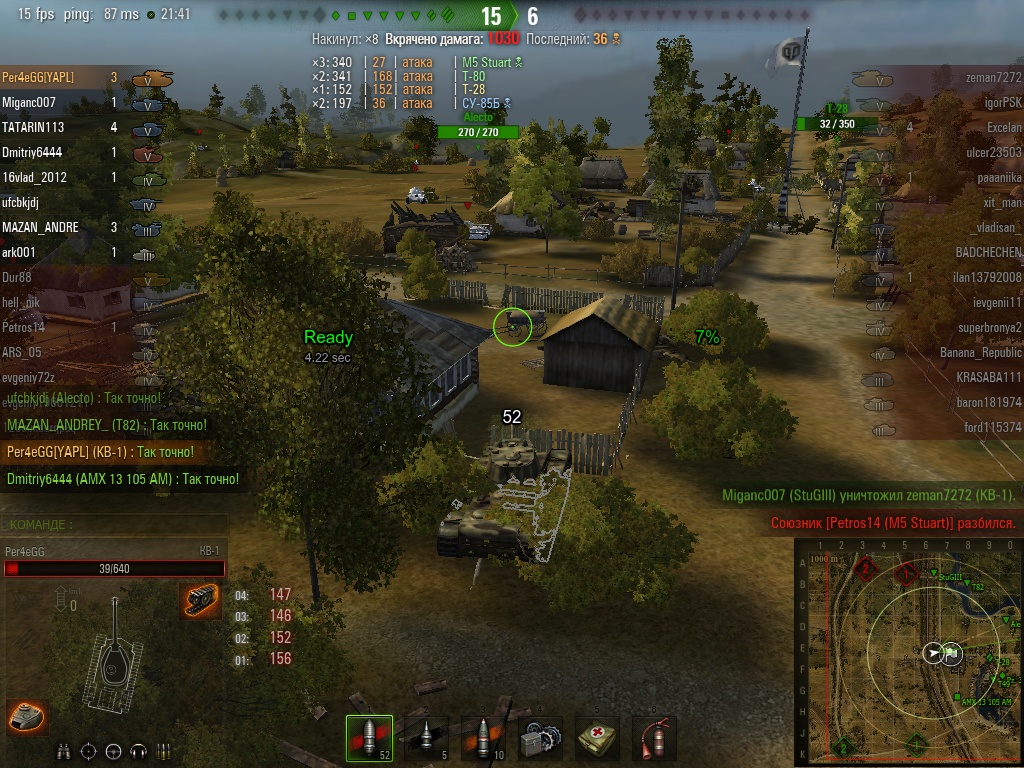The height and width of the screenshot is (768, 1024).
Task: Select Dmitriy6444's row in the team panel
Action: 33,153
